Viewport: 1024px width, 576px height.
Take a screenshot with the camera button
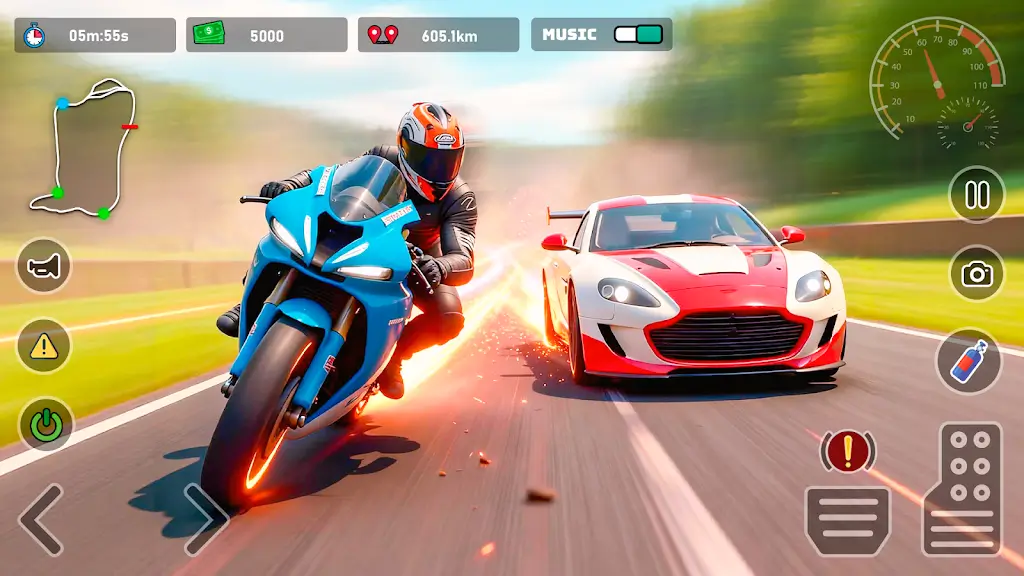click(x=976, y=273)
